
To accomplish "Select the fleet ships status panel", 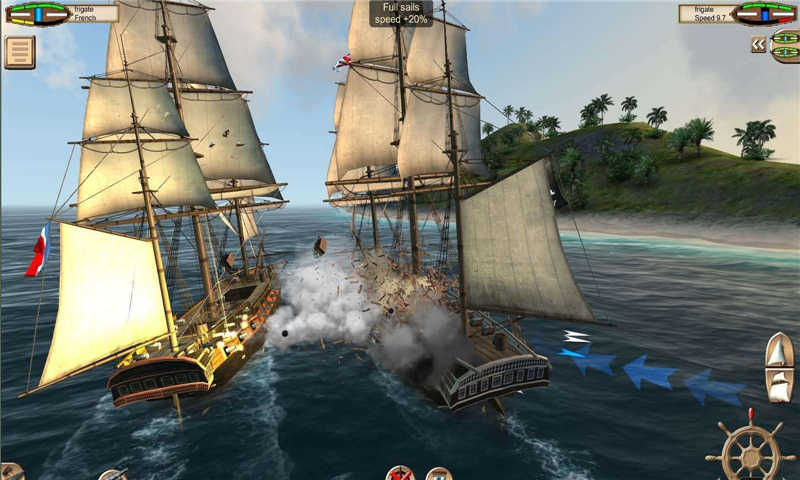I will coord(785,46).
